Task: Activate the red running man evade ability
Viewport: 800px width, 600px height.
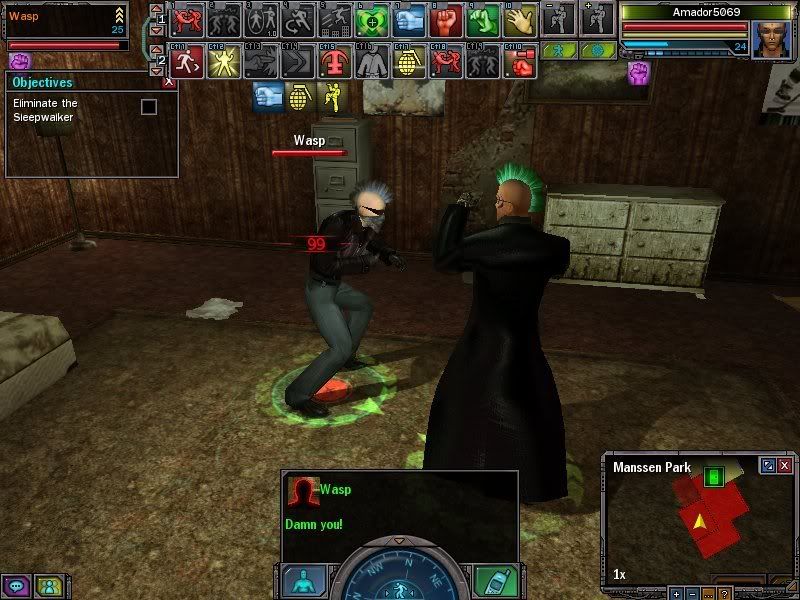Action: (187, 61)
